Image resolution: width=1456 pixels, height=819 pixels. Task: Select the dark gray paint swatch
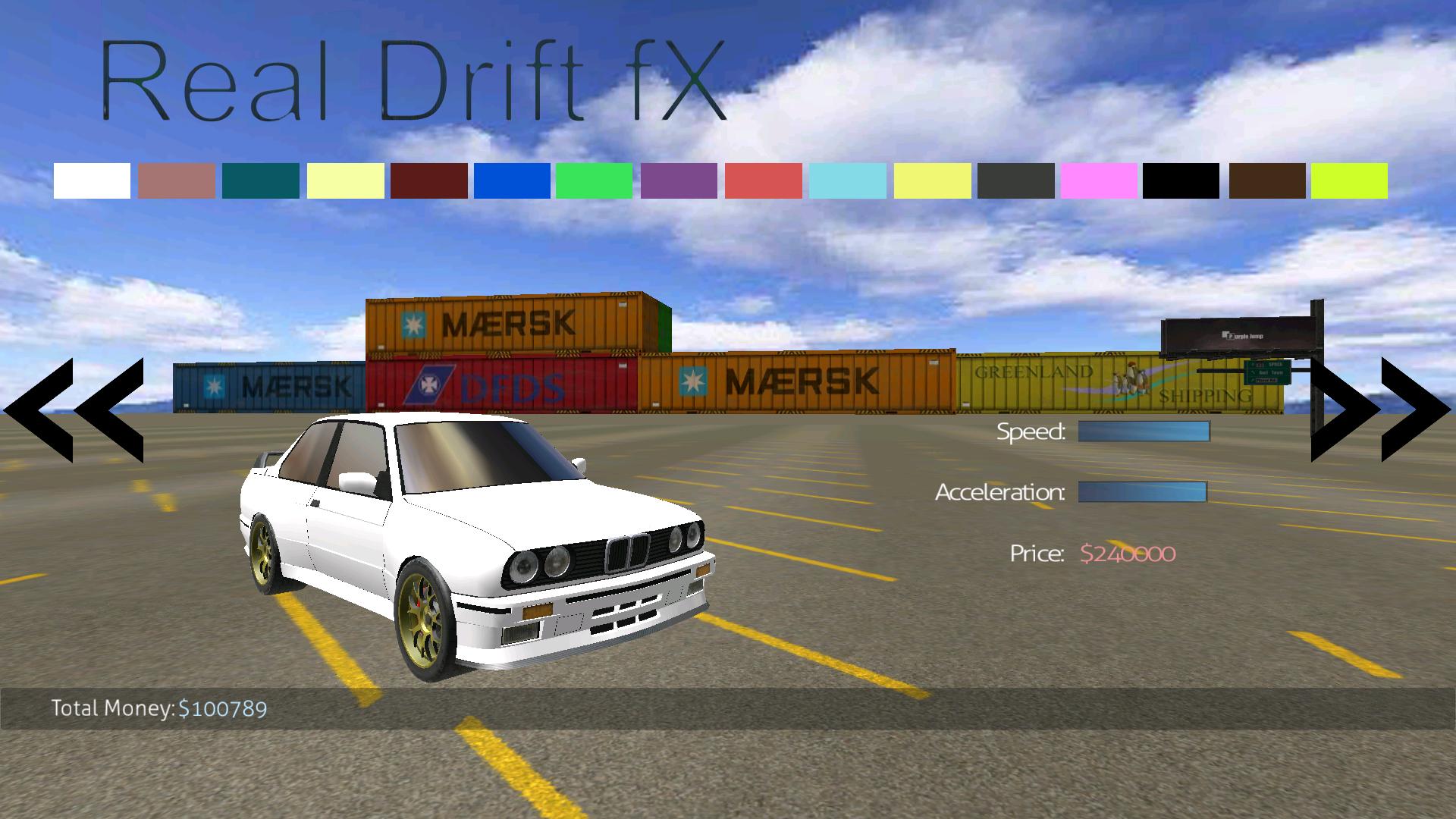point(1016,180)
